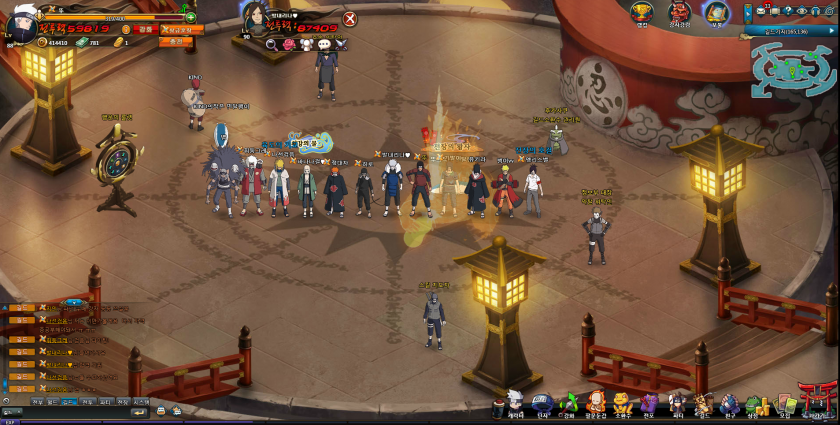Open the 소환수 summon toad menu

click(623, 404)
